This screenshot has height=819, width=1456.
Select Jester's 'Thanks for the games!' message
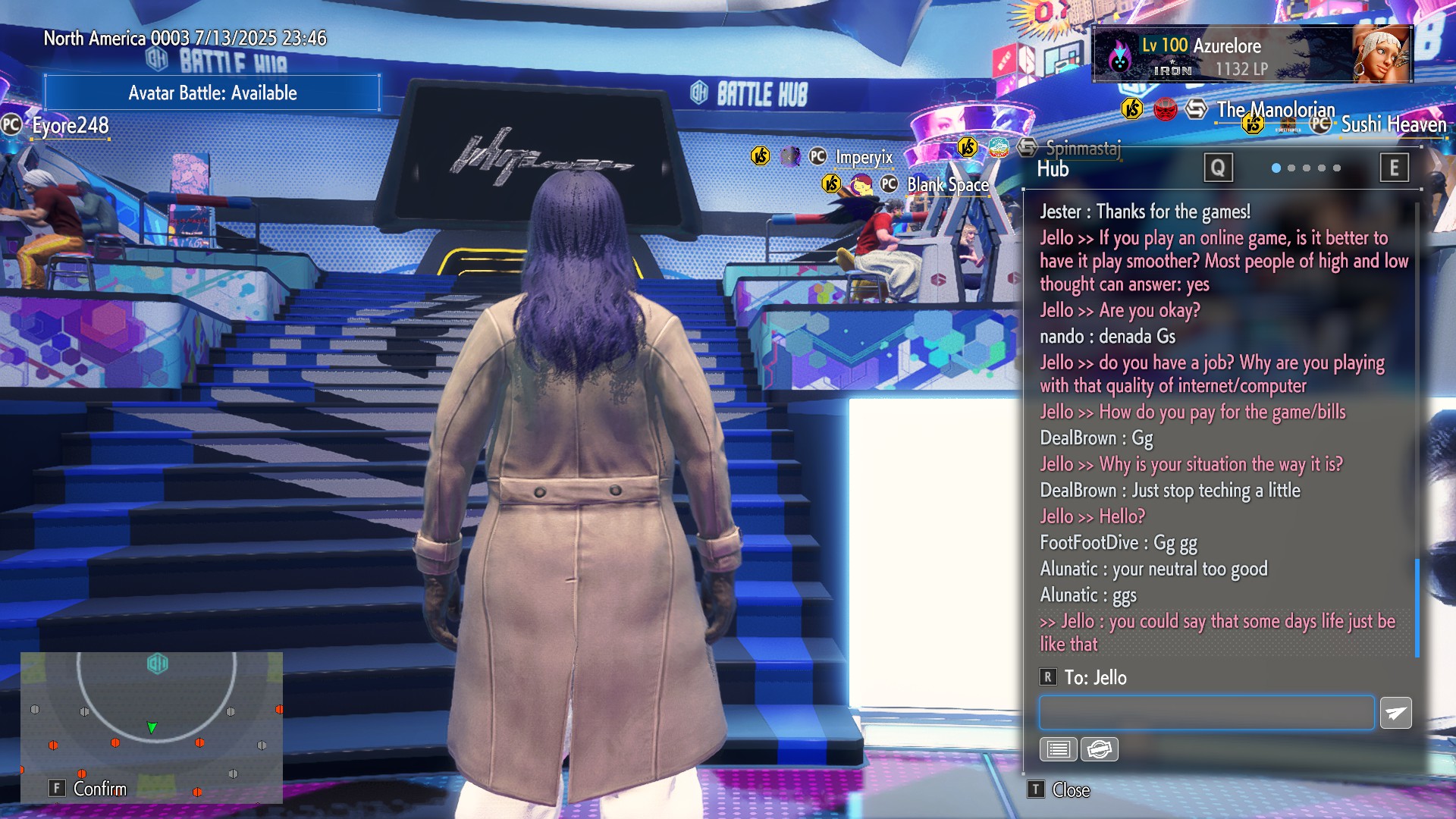[x=1145, y=212]
